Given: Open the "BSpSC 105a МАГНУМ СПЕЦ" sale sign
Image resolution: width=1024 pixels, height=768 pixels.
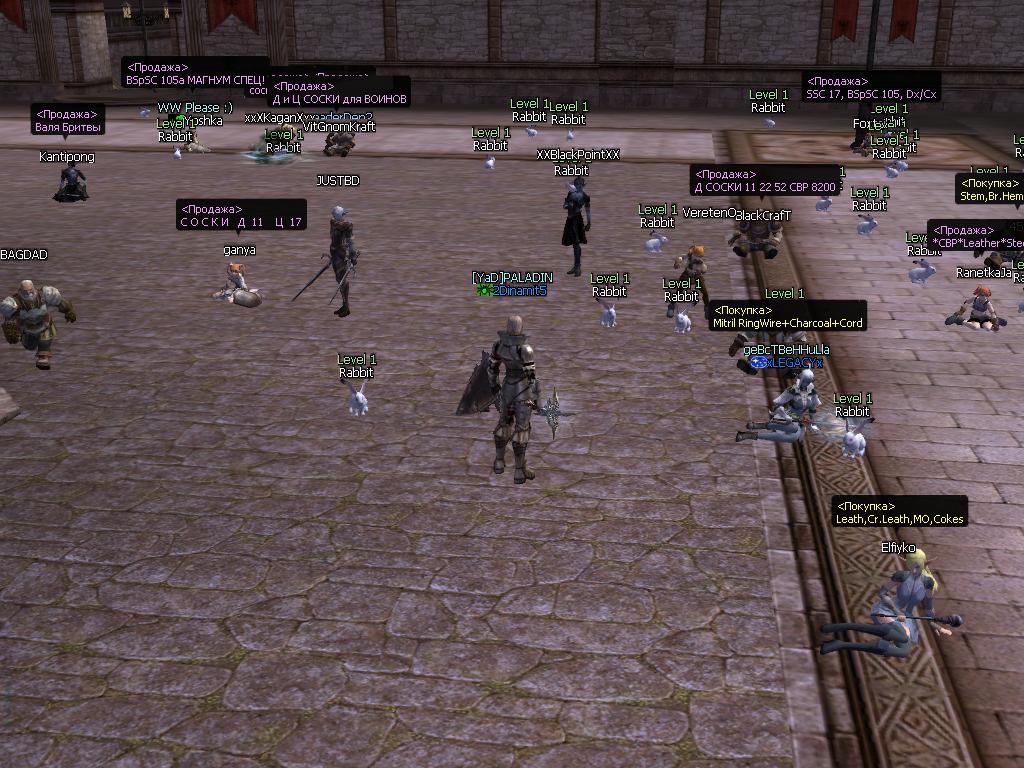Looking at the screenshot, I should tap(194, 74).
